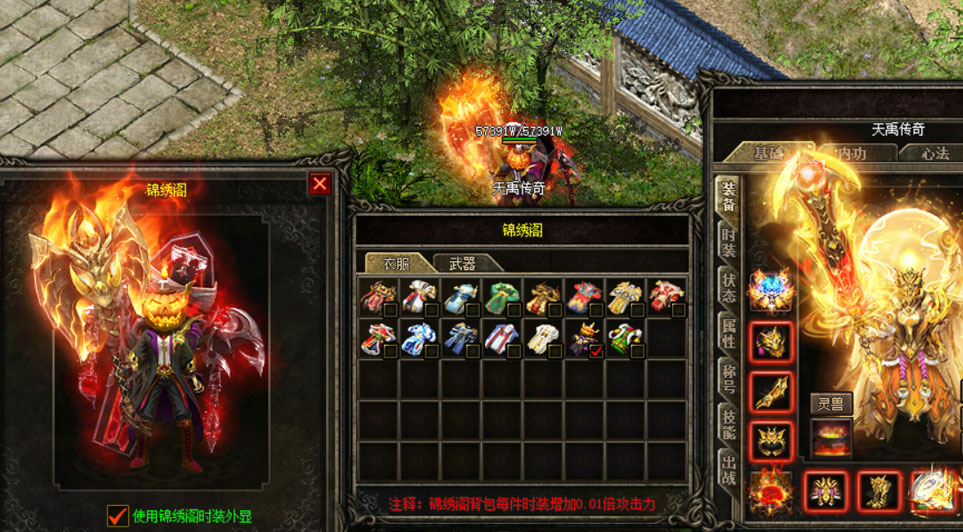Viewport: 963px width, 532px height.
Task: Choose the green robe costume in the top row
Action: click(500, 297)
